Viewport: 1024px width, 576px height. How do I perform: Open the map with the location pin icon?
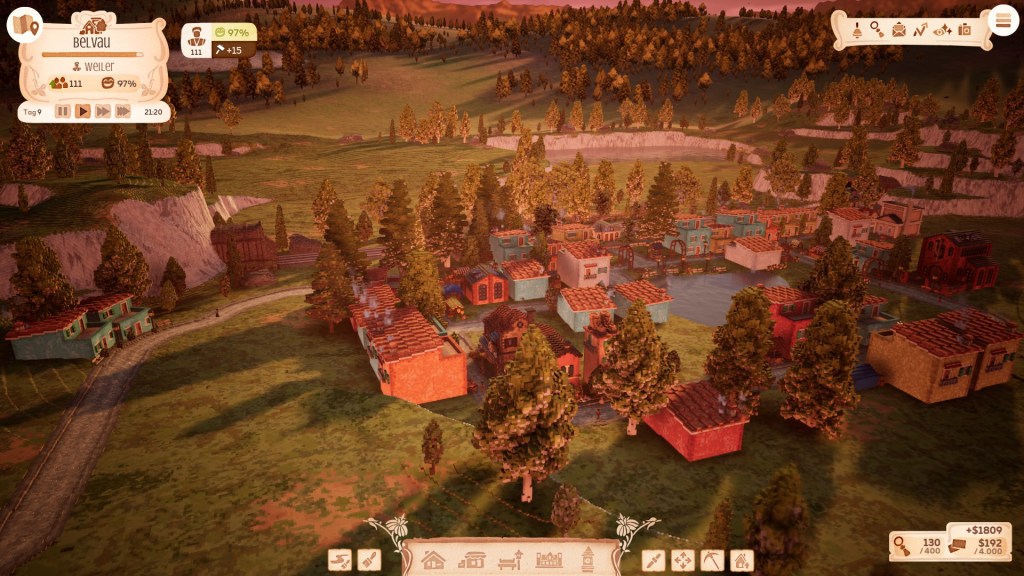[24, 25]
